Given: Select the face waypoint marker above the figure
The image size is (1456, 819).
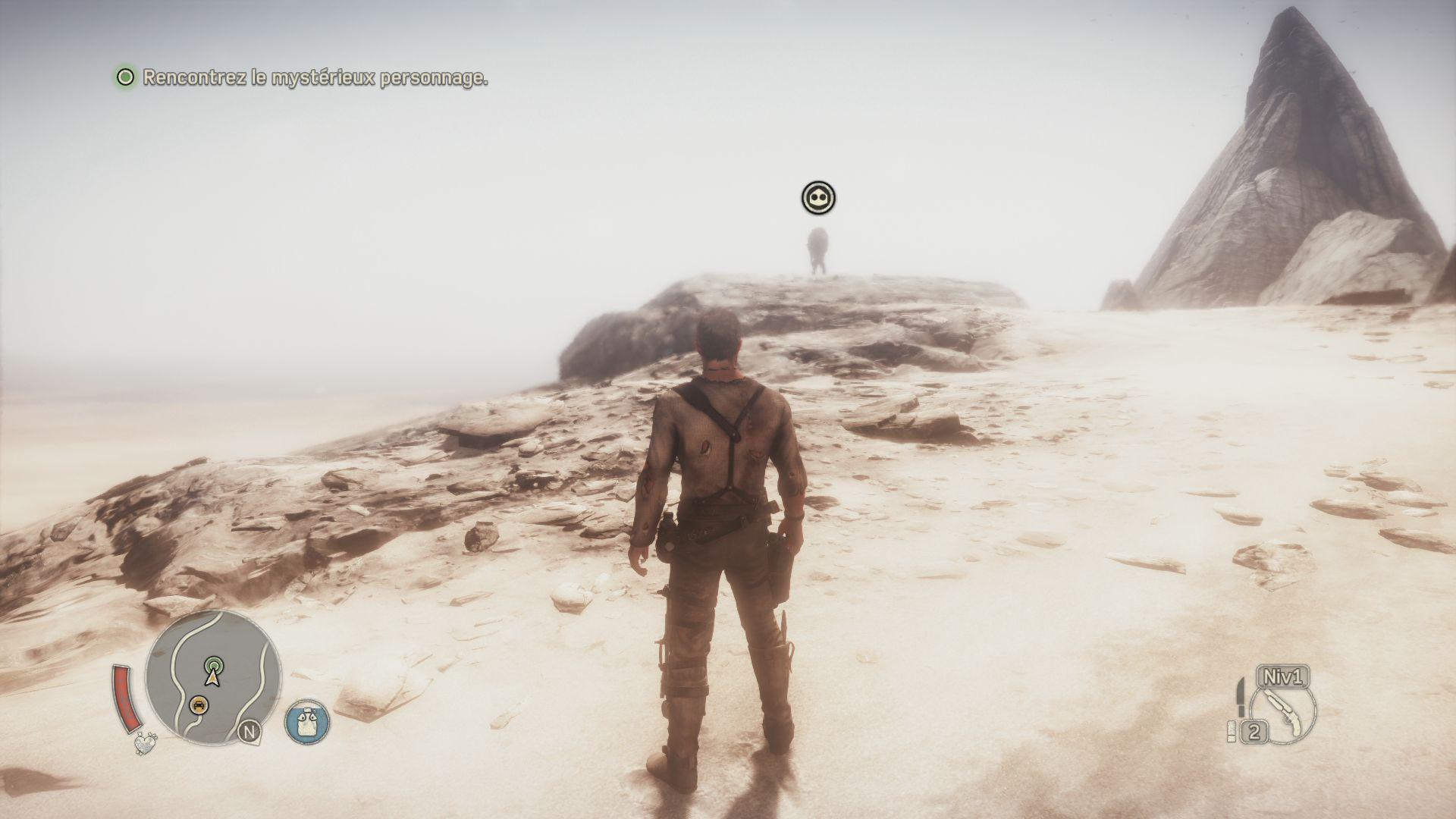Looking at the screenshot, I should [818, 199].
